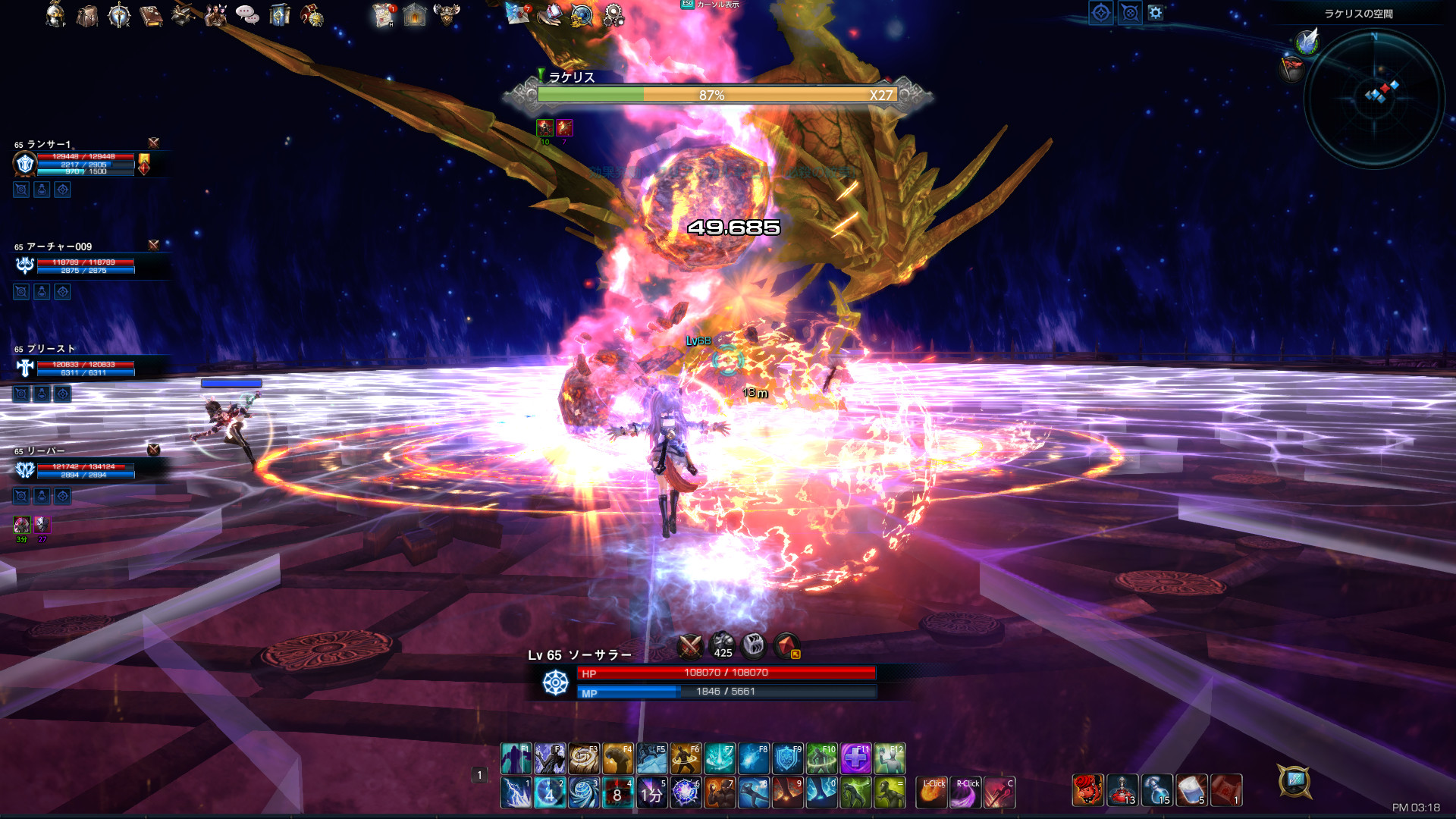Use the red demon face item slot

pyautogui.click(x=1087, y=790)
